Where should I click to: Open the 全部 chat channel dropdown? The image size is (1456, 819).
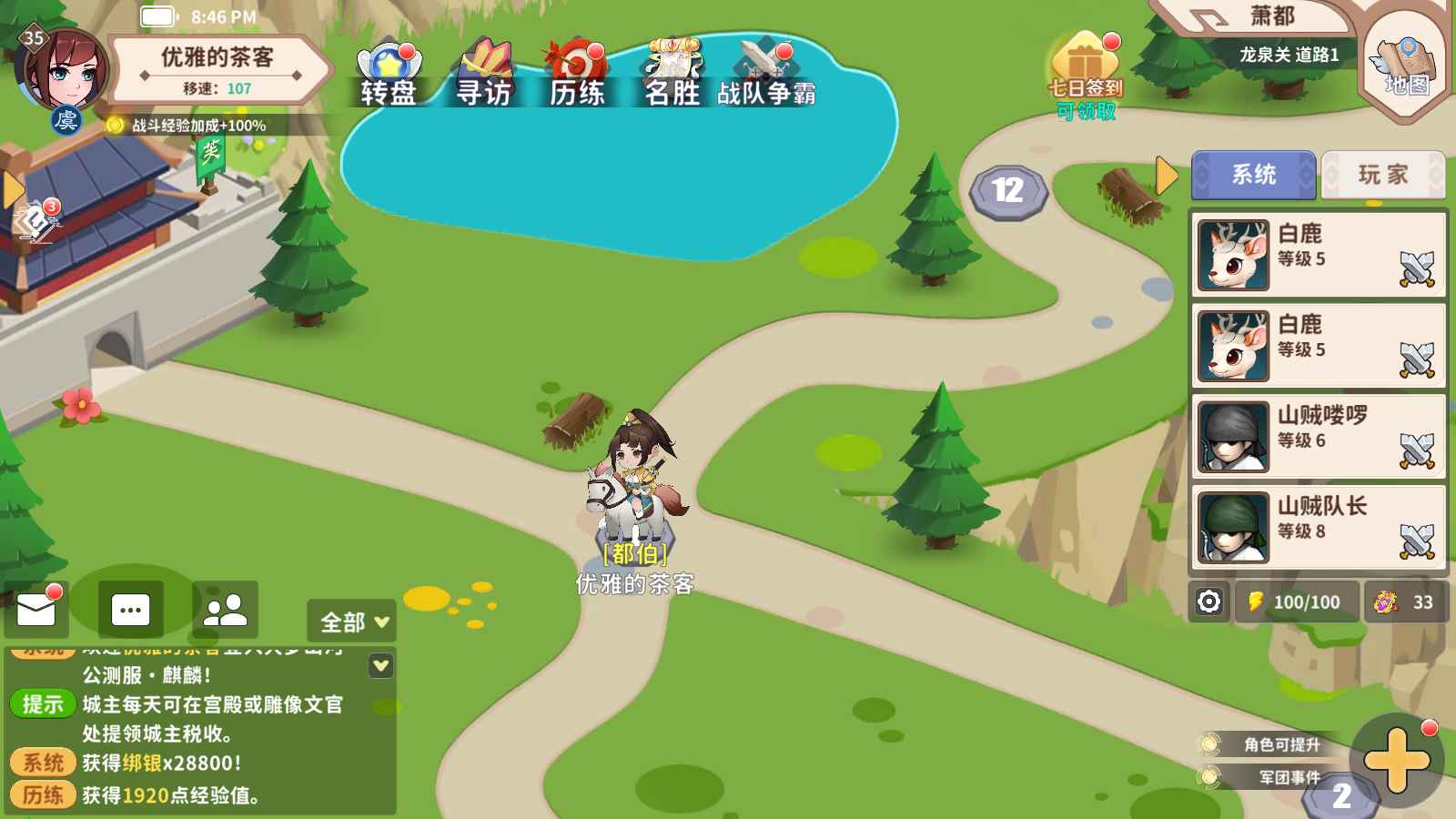[x=352, y=622]
